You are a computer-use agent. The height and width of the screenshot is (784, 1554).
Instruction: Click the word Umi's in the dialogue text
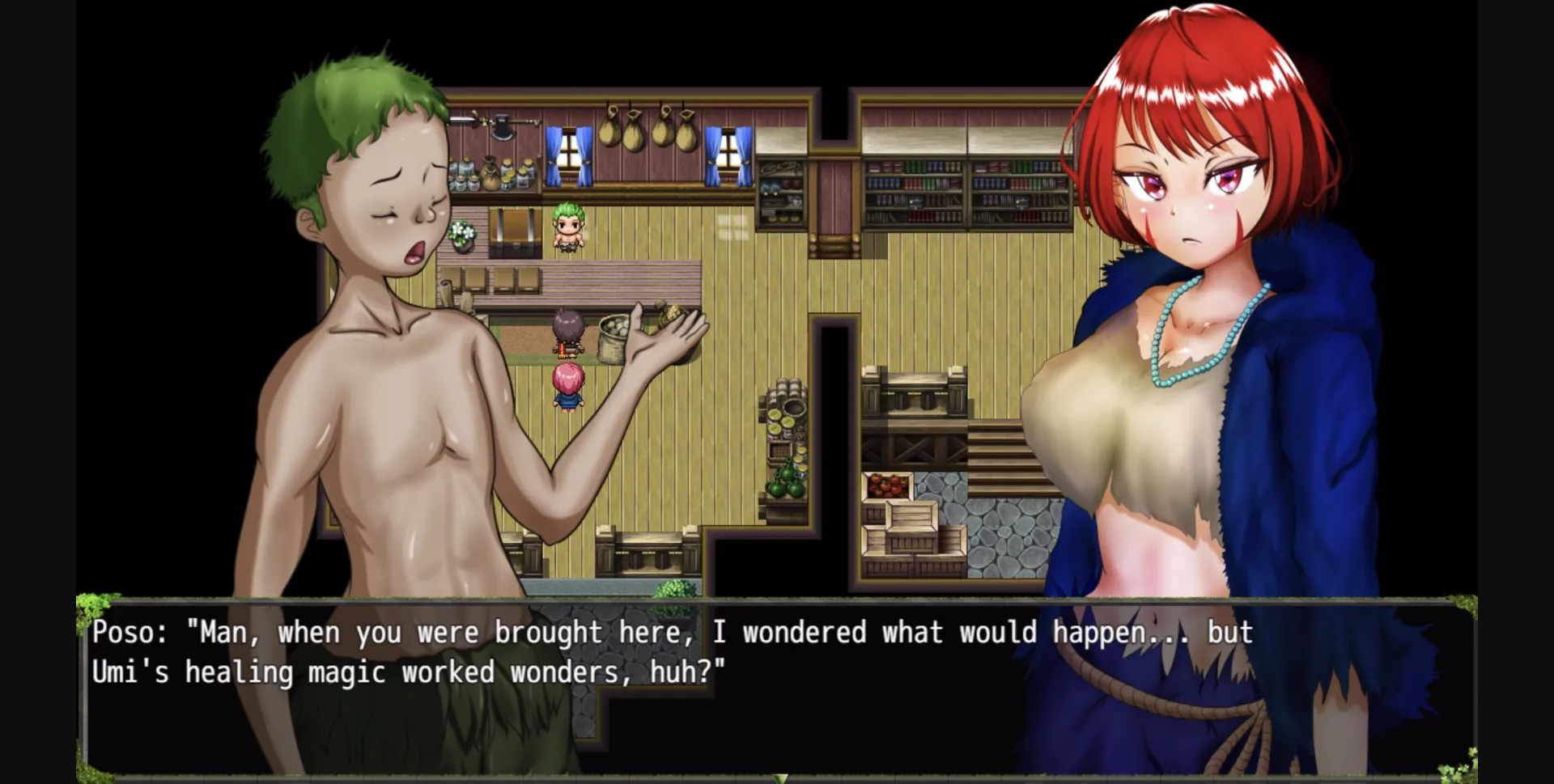click(132, 672)
